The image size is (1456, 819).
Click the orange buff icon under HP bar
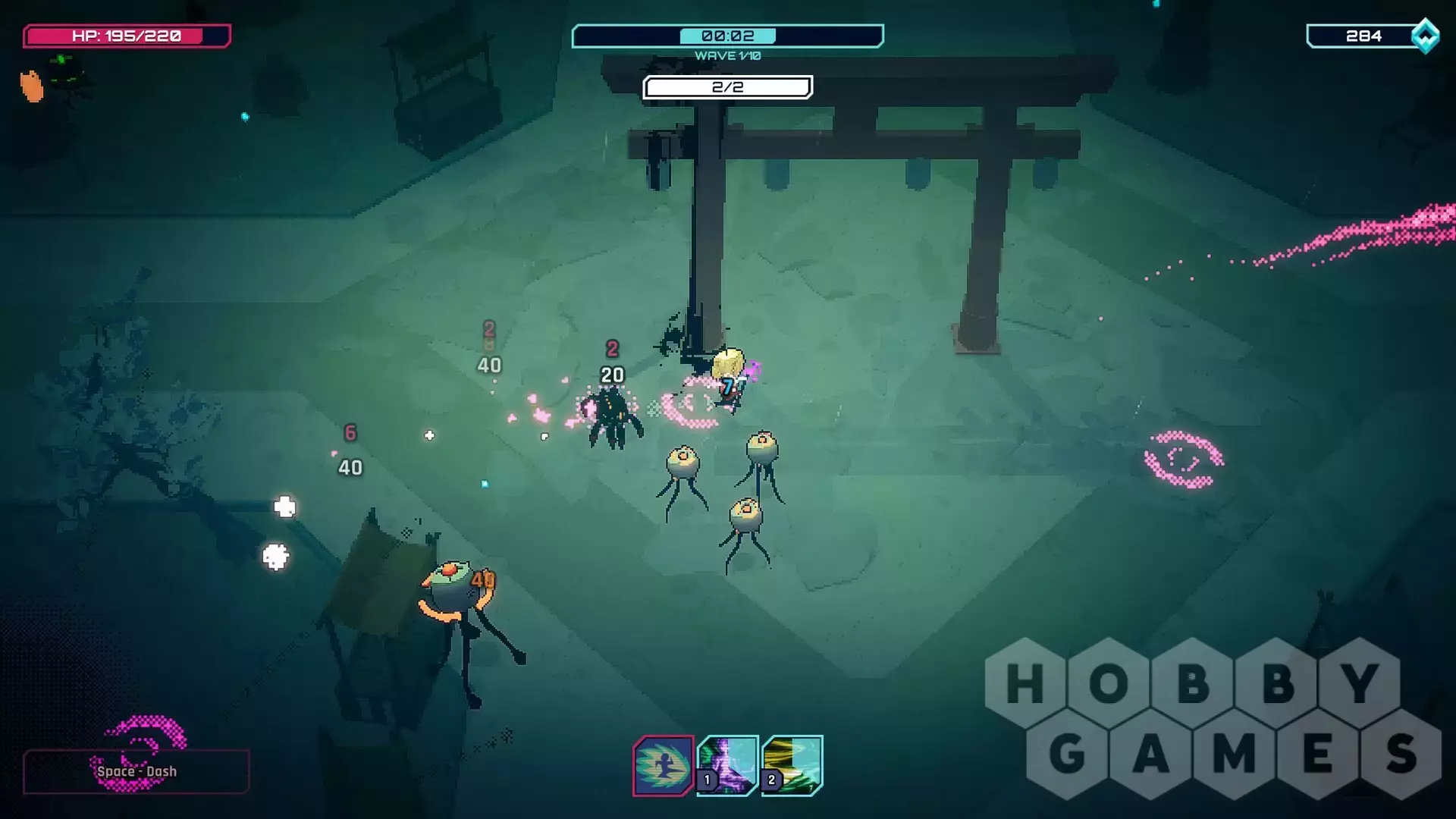(32, 86)
